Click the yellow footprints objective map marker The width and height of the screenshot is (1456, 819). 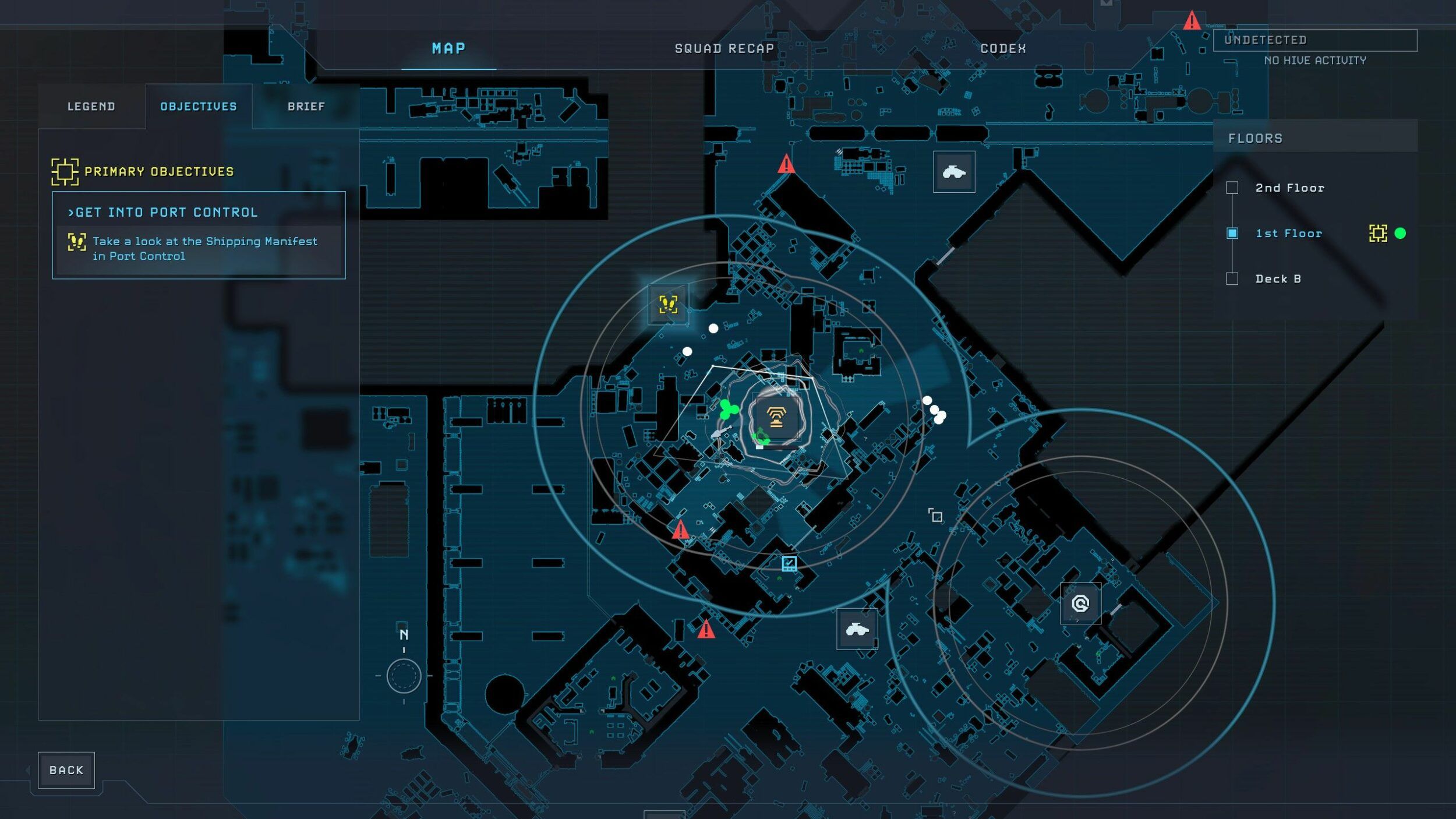click(668, 304)
